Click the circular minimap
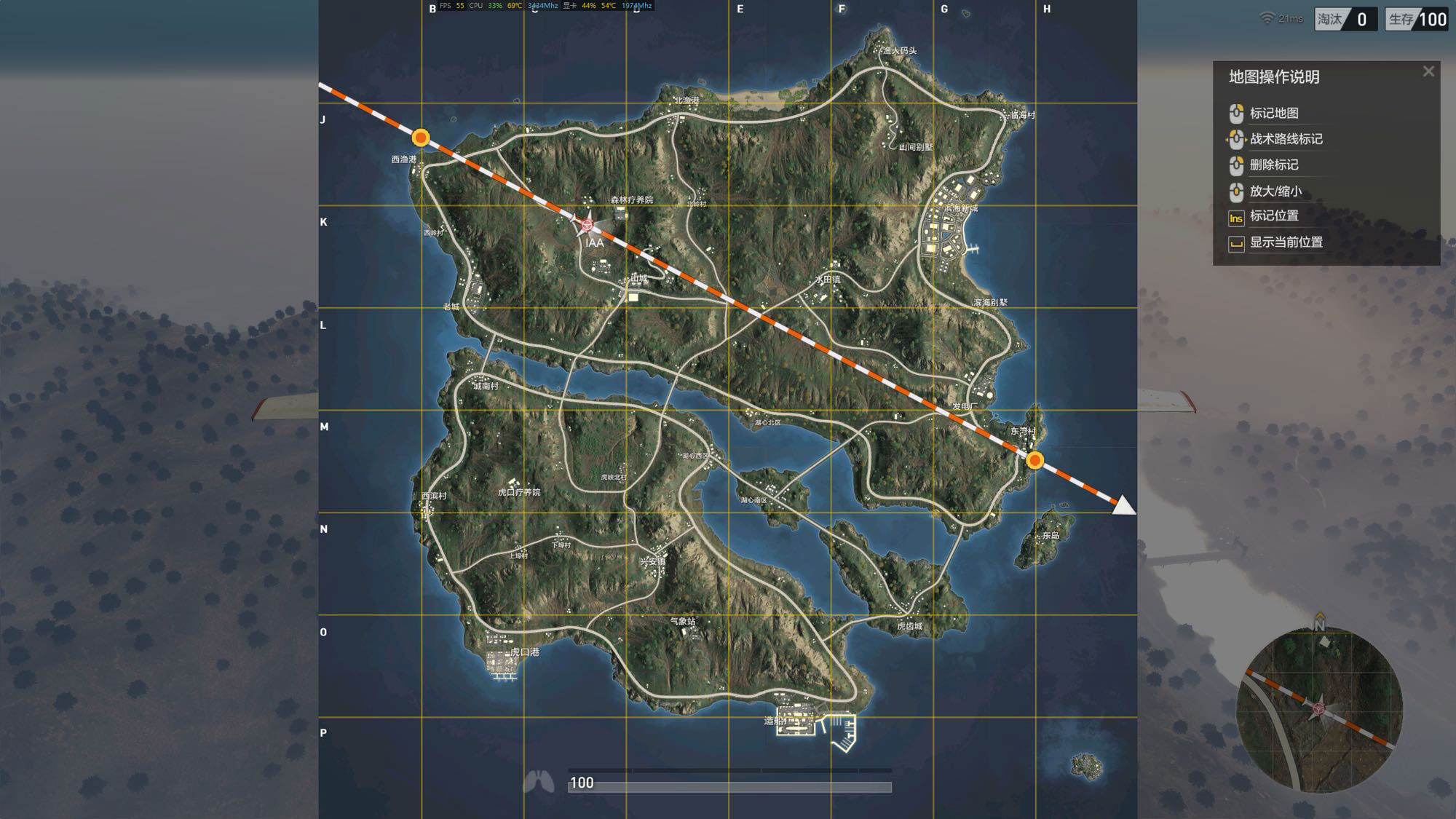This screenshot has height=819, width=1456. pyautogui.click(x=1319, y=709)
